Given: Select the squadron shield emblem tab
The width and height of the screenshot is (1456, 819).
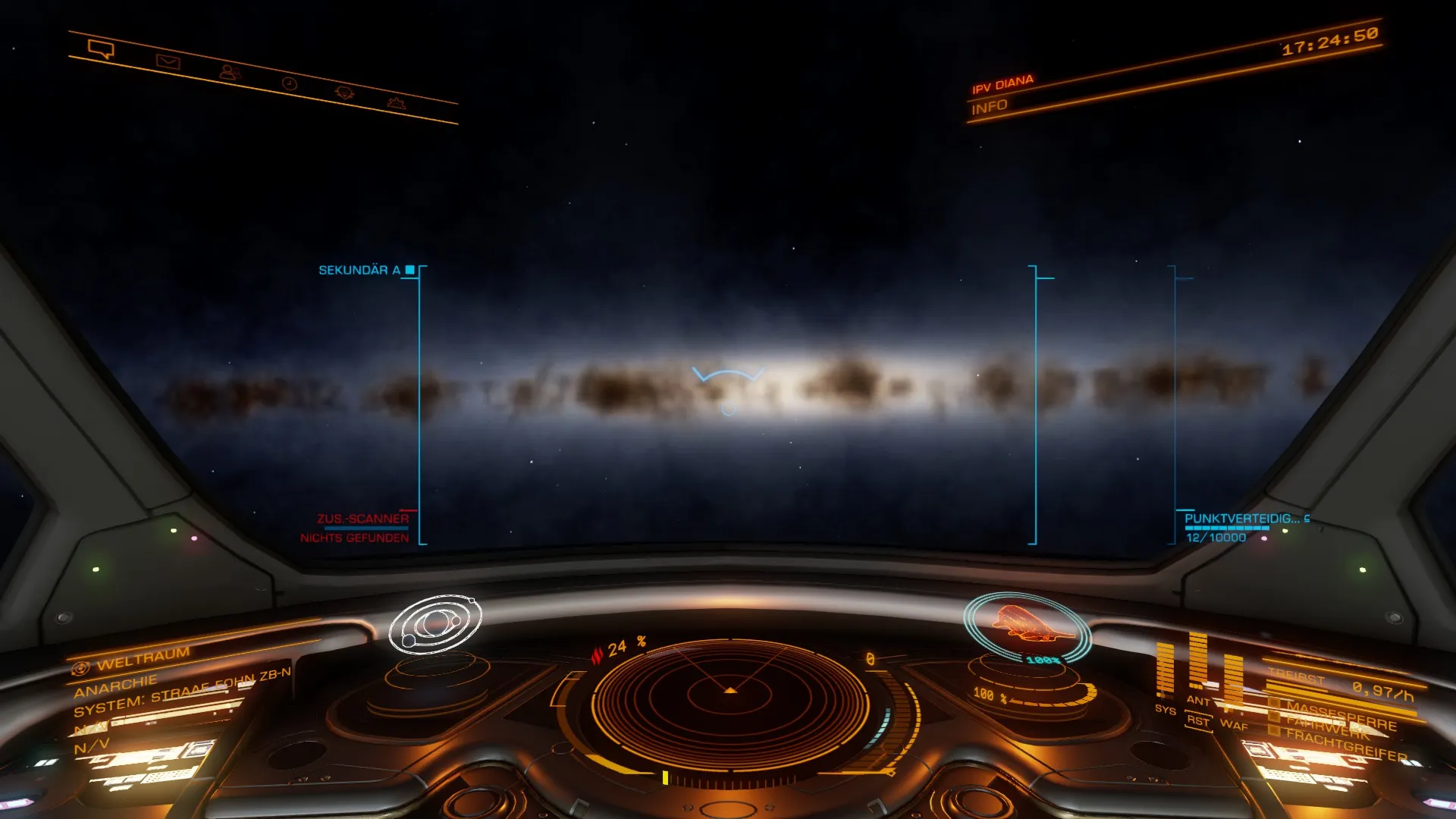Looking at the screenshot, I should click(x=344, y=93).
